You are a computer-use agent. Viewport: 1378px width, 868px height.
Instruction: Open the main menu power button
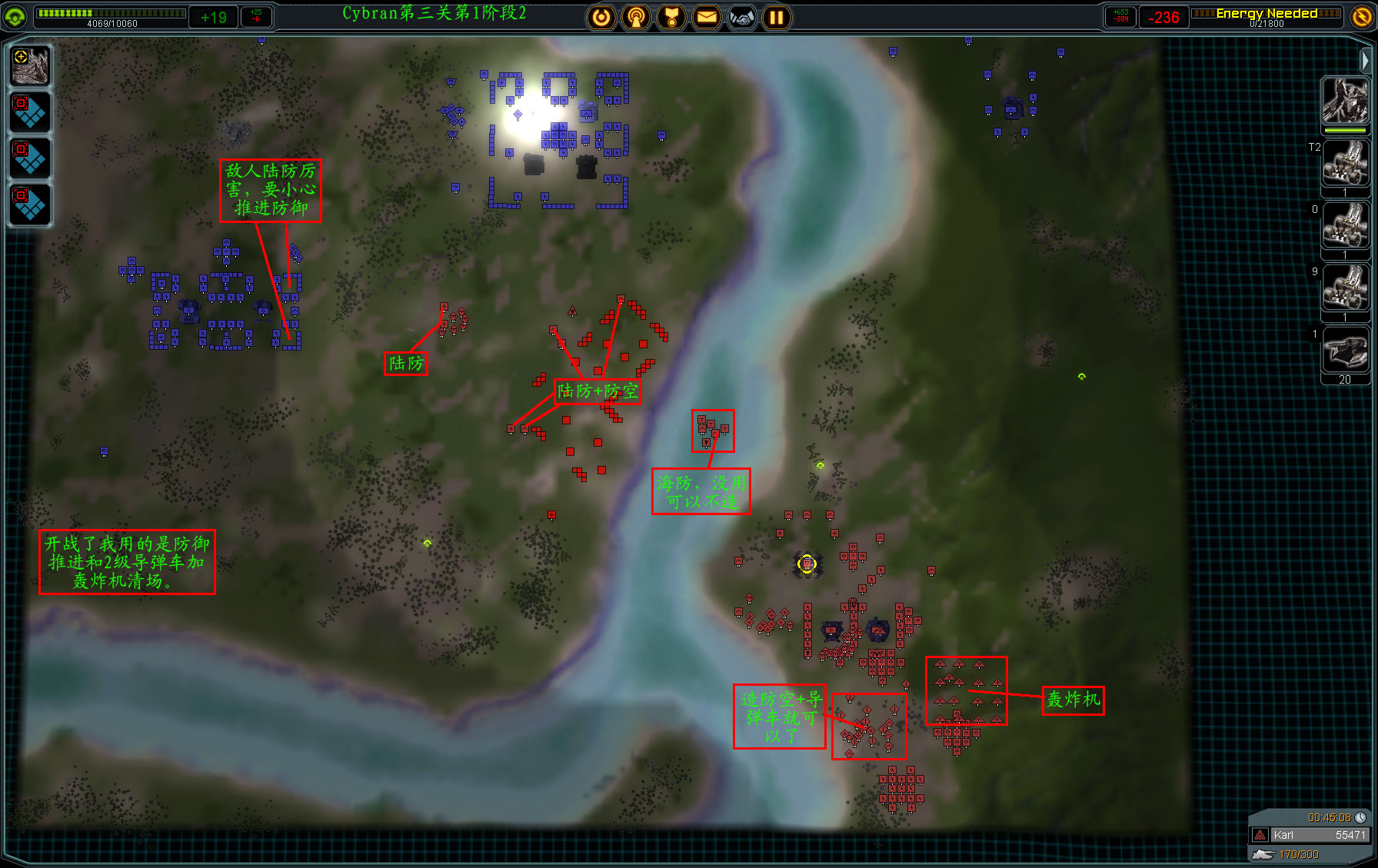[x=601, y=17]
